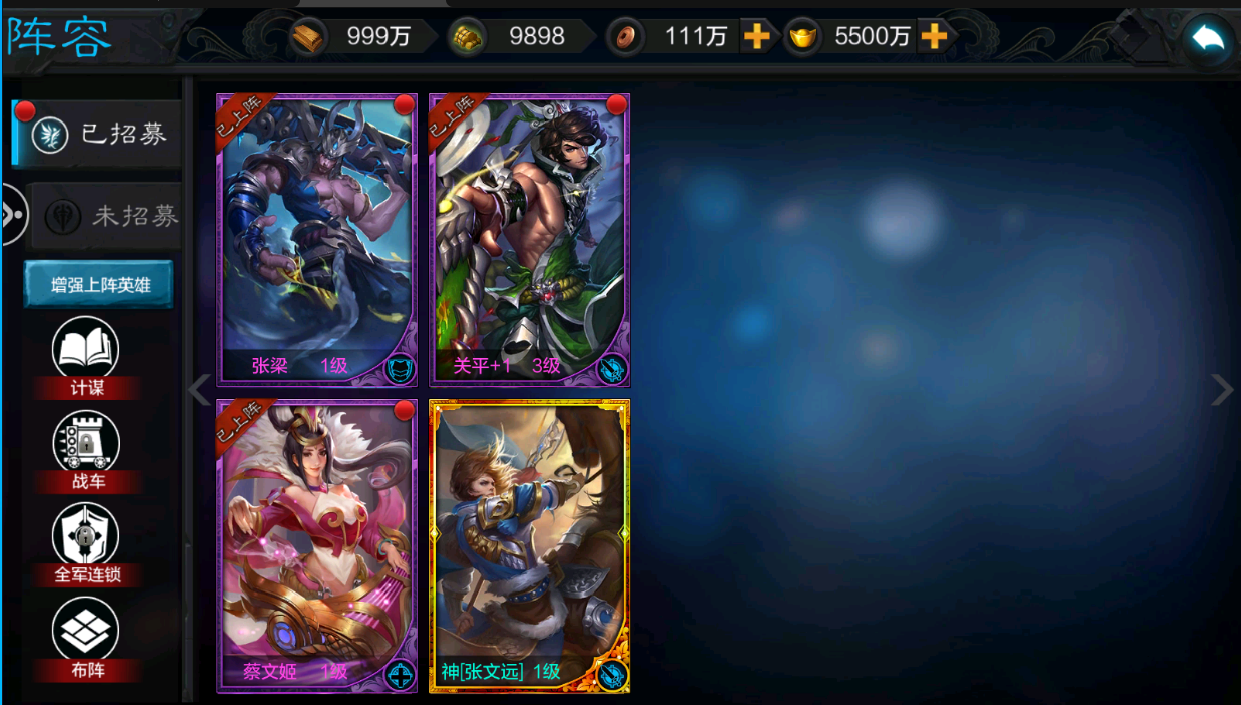Expand the side panel arrow tab
This screenshot has width=1241, height=705.
point(12,214)
